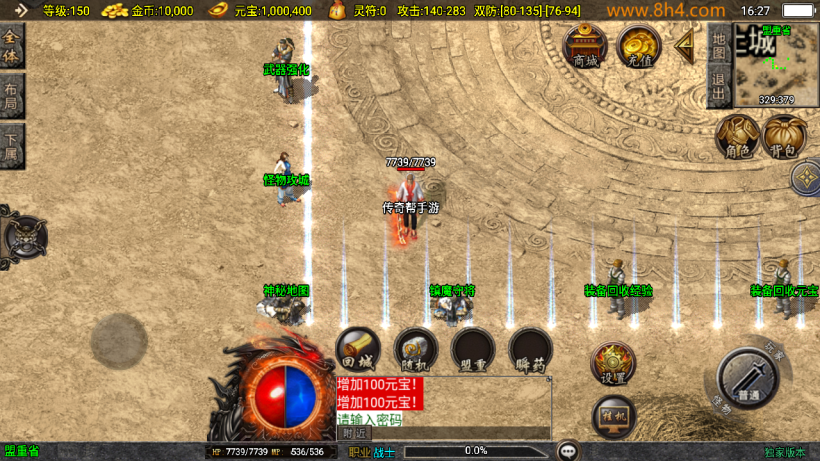This screenshot has height=461, width=820.
Task: Open the 背包 backpack
Action: pos(784,137)
